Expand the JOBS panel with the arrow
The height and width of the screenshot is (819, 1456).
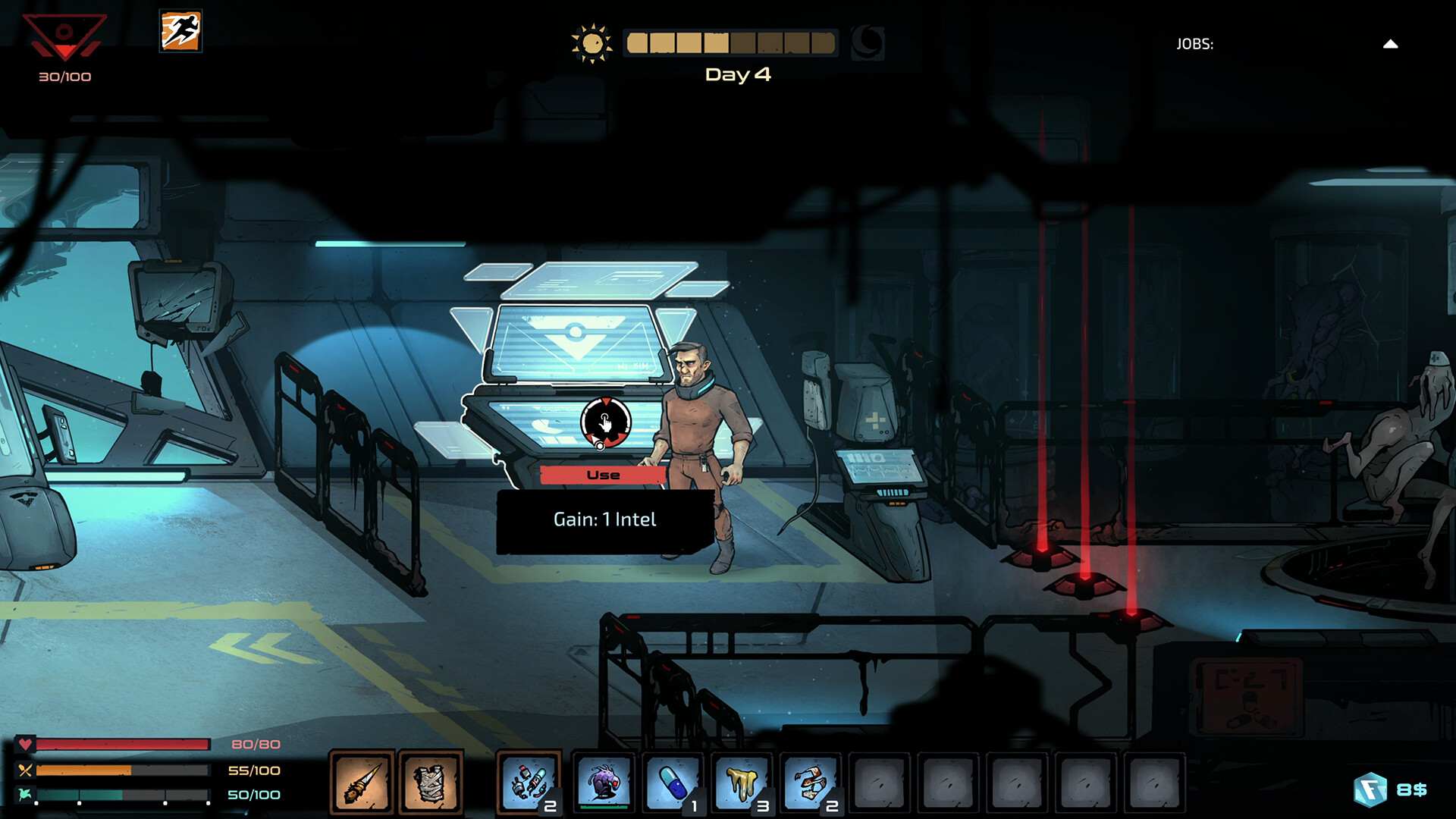point(1390,43)
